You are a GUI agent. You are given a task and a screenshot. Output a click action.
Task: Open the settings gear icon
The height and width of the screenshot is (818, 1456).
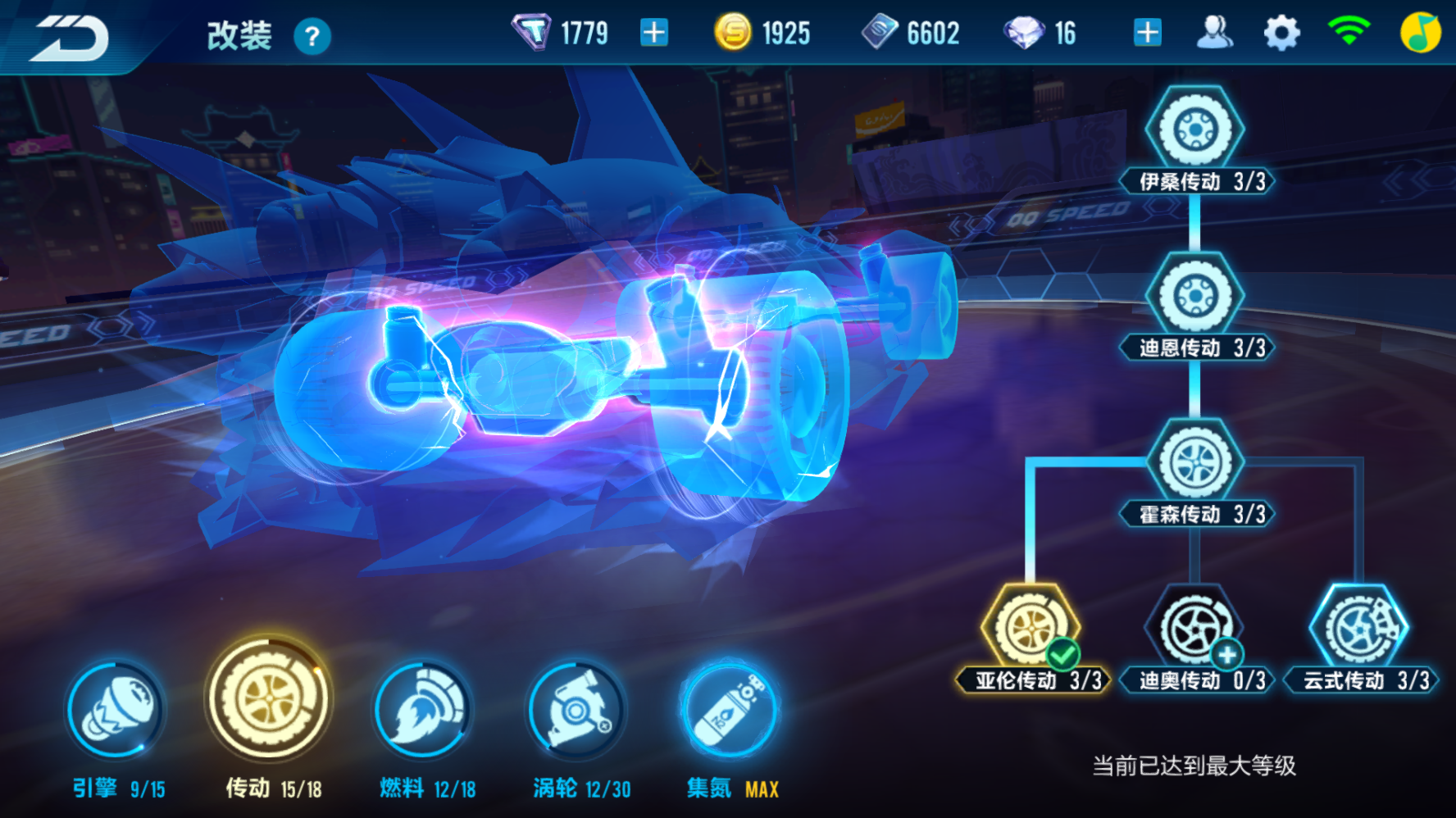(1282, 31)
